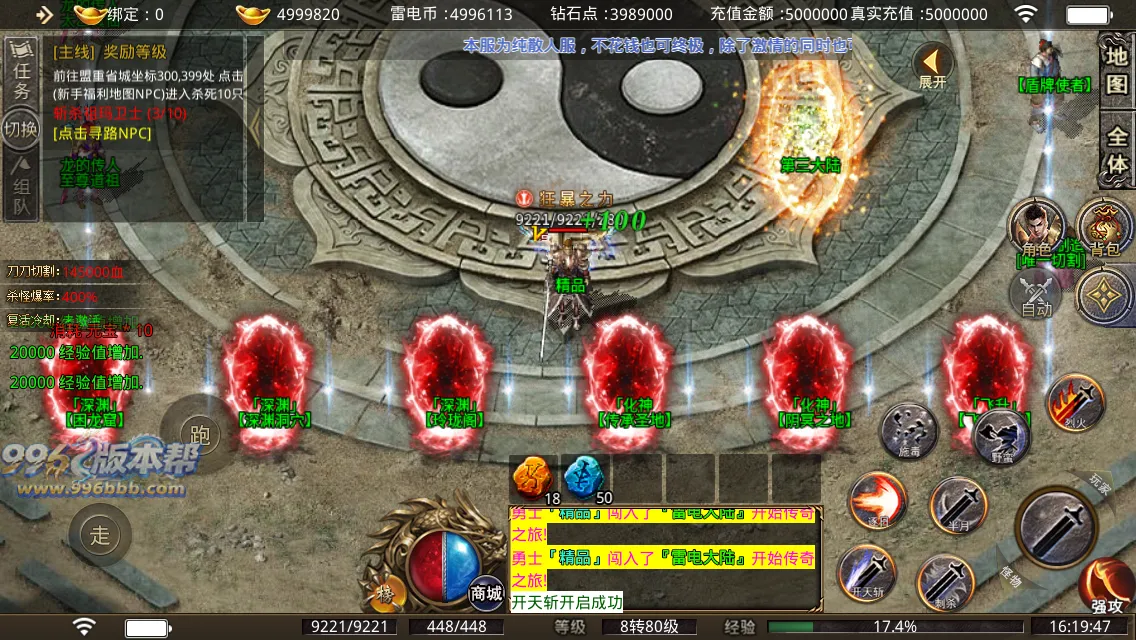
Task: Switch to the 组队 team tab
Action: [x=20, y=190]
